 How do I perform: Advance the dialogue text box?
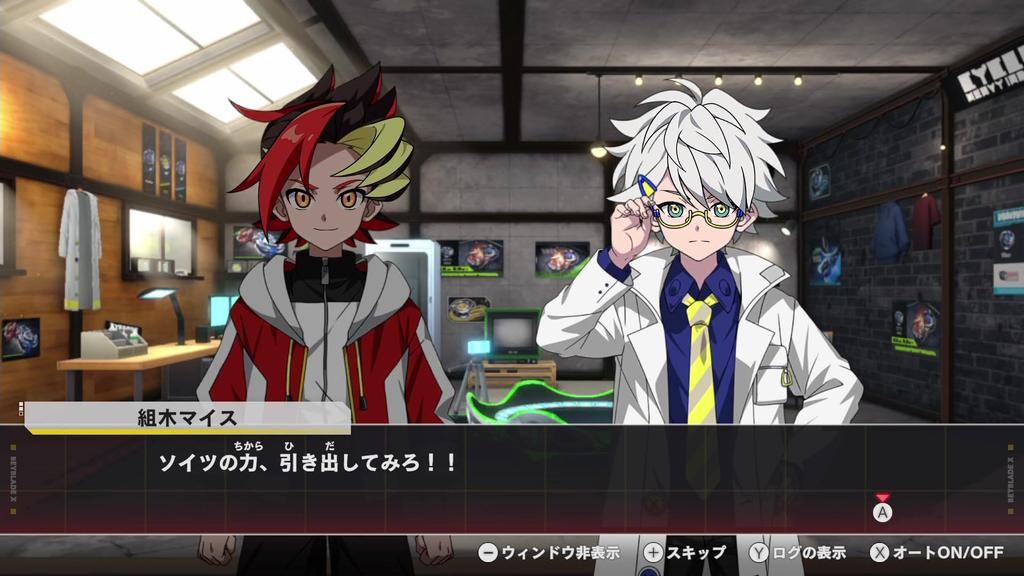click(x=882, y=511)
